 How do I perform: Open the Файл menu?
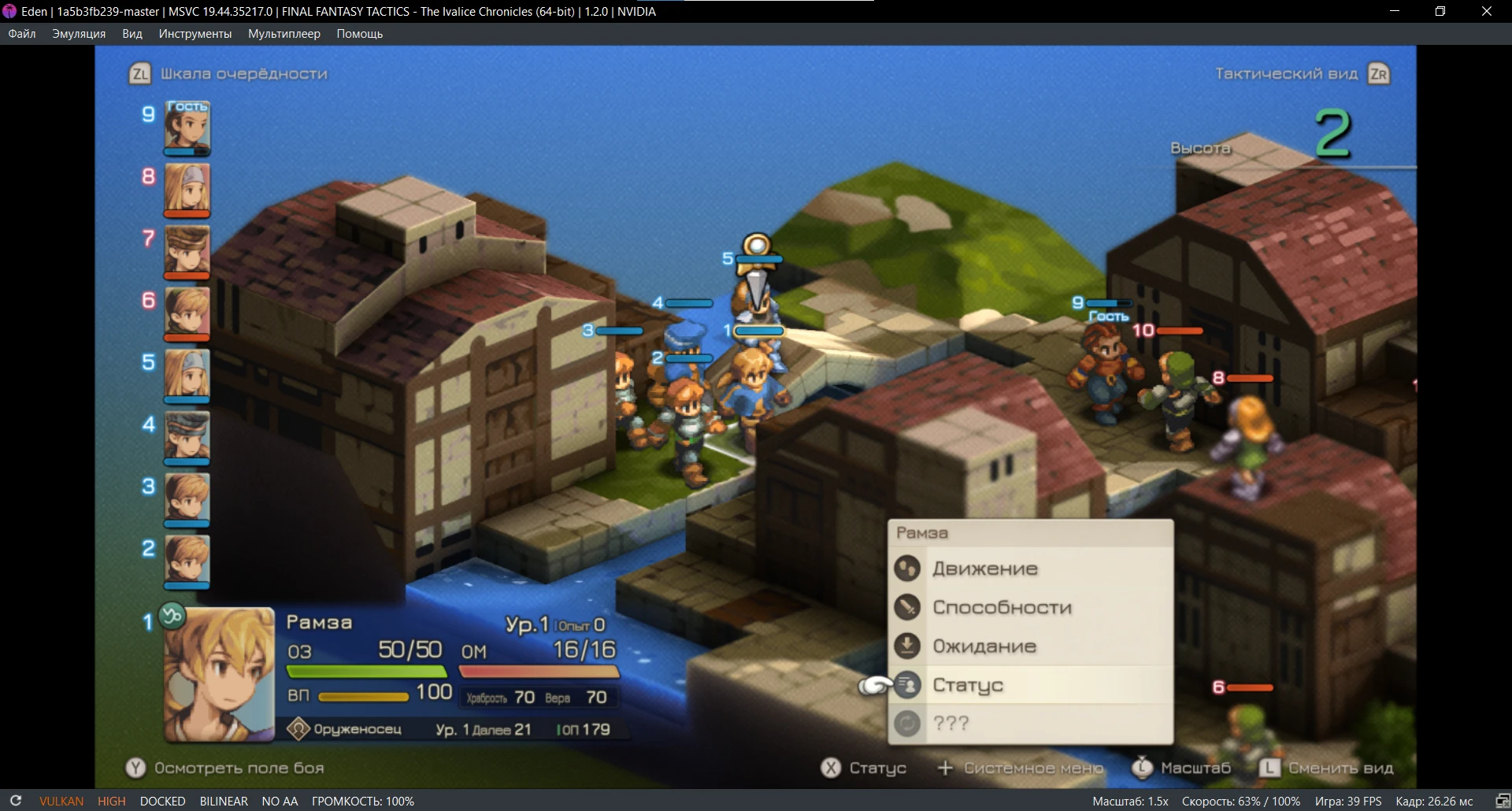click(x=22, y=34)
